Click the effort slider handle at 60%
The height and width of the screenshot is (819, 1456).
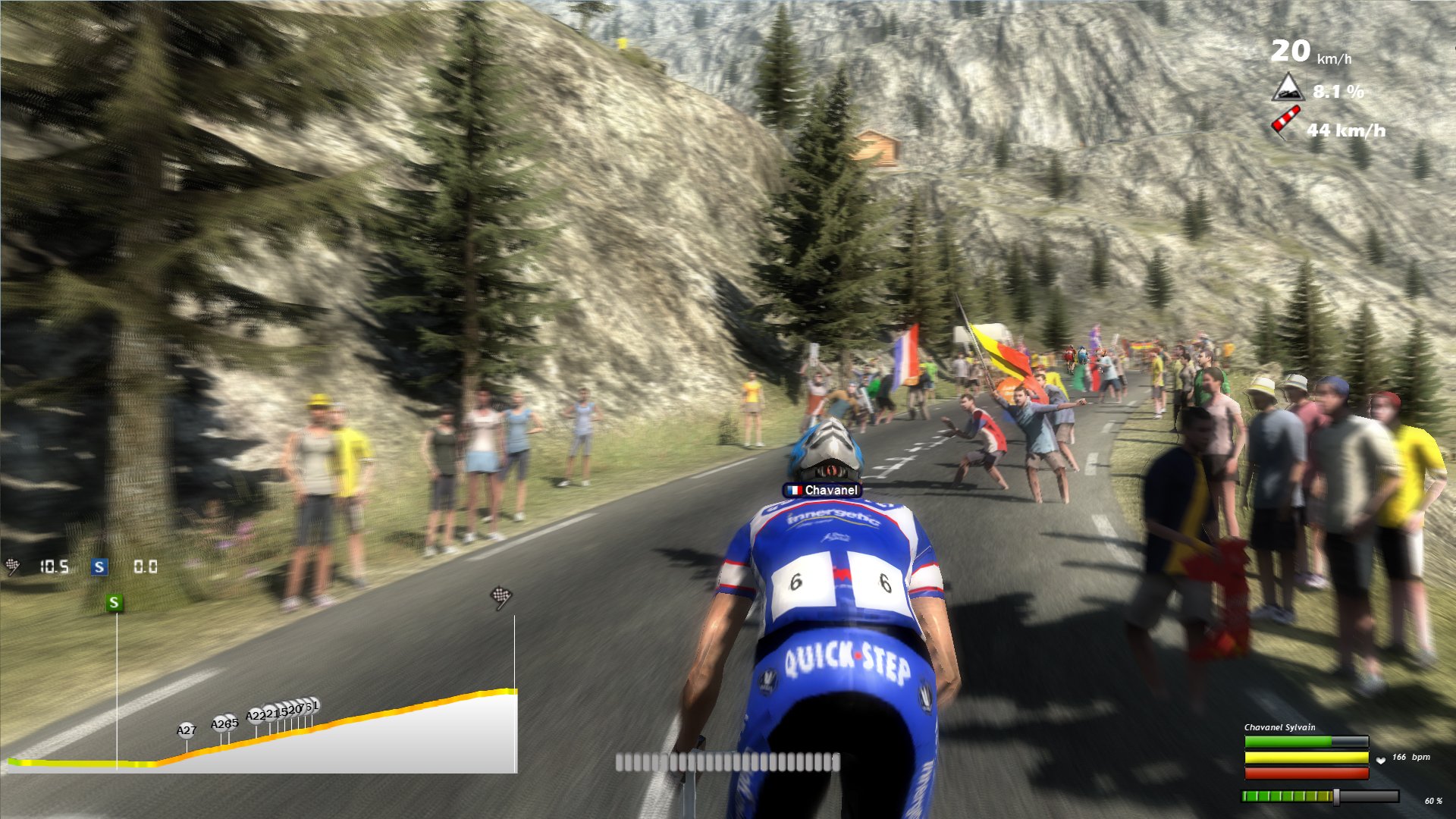pyautogui.click(x=1336, y=796)
